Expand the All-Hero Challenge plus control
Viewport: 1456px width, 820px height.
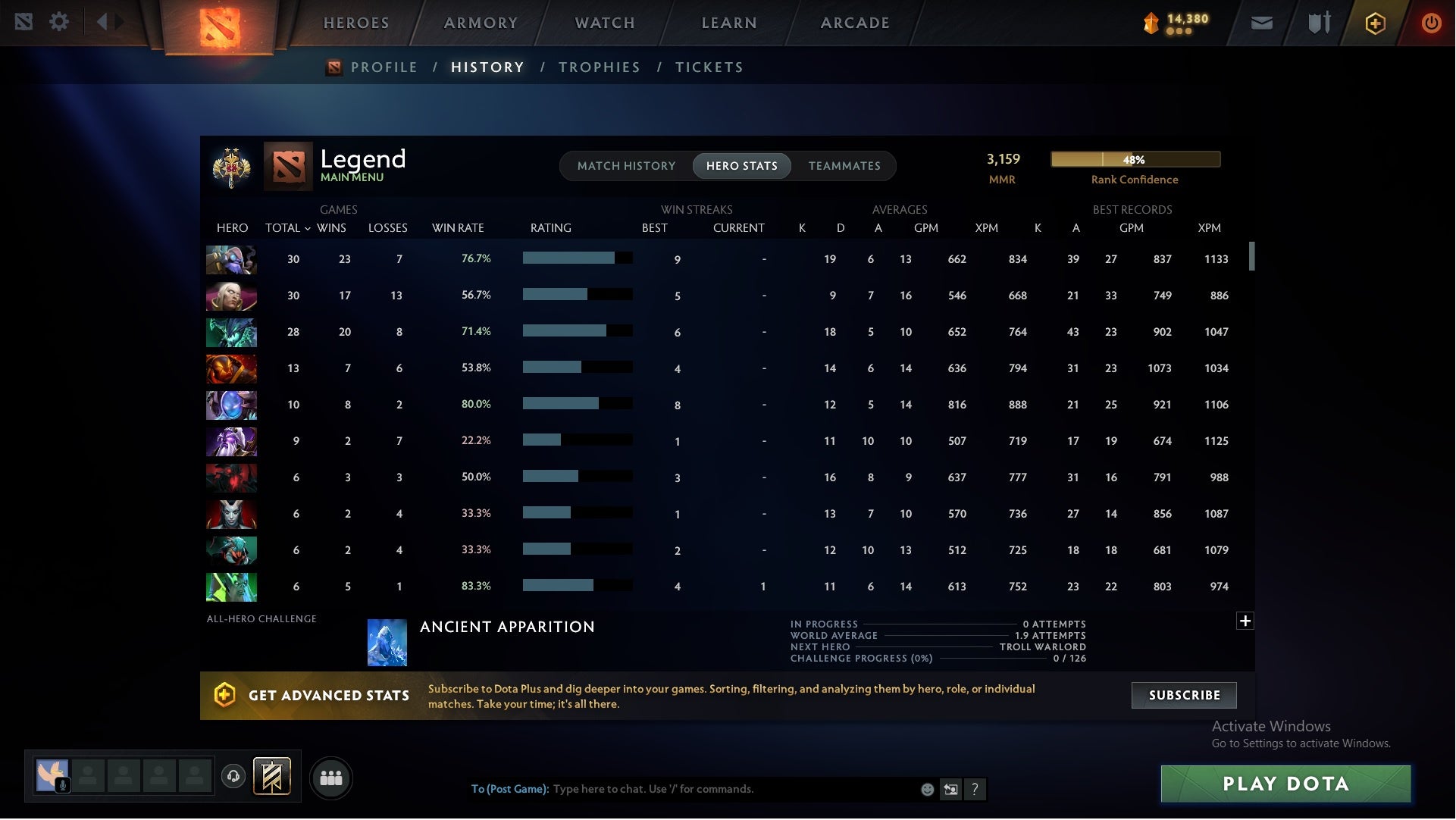[x=1245, y=620]
